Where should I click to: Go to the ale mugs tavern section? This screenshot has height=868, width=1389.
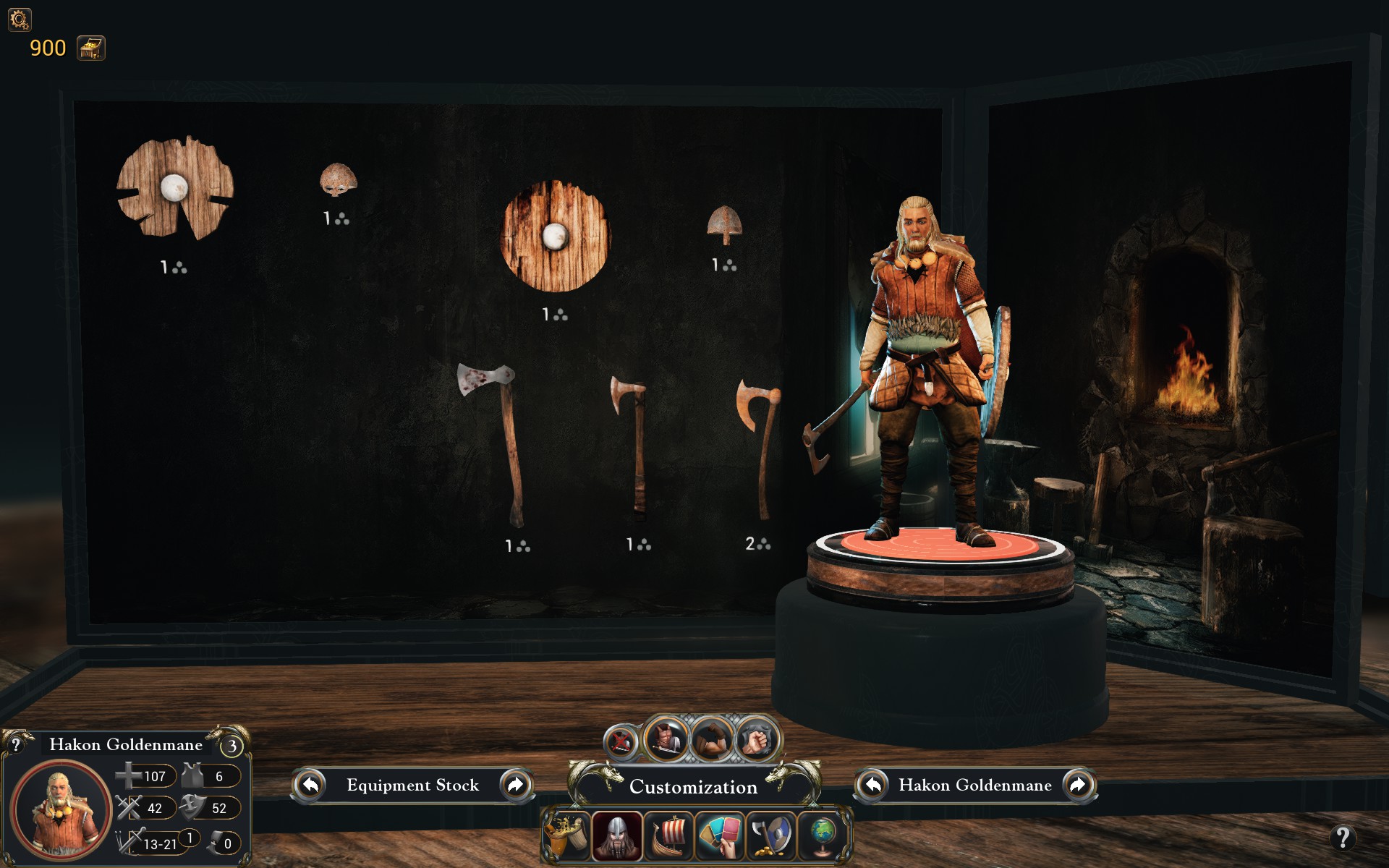(x=566, y=836)
